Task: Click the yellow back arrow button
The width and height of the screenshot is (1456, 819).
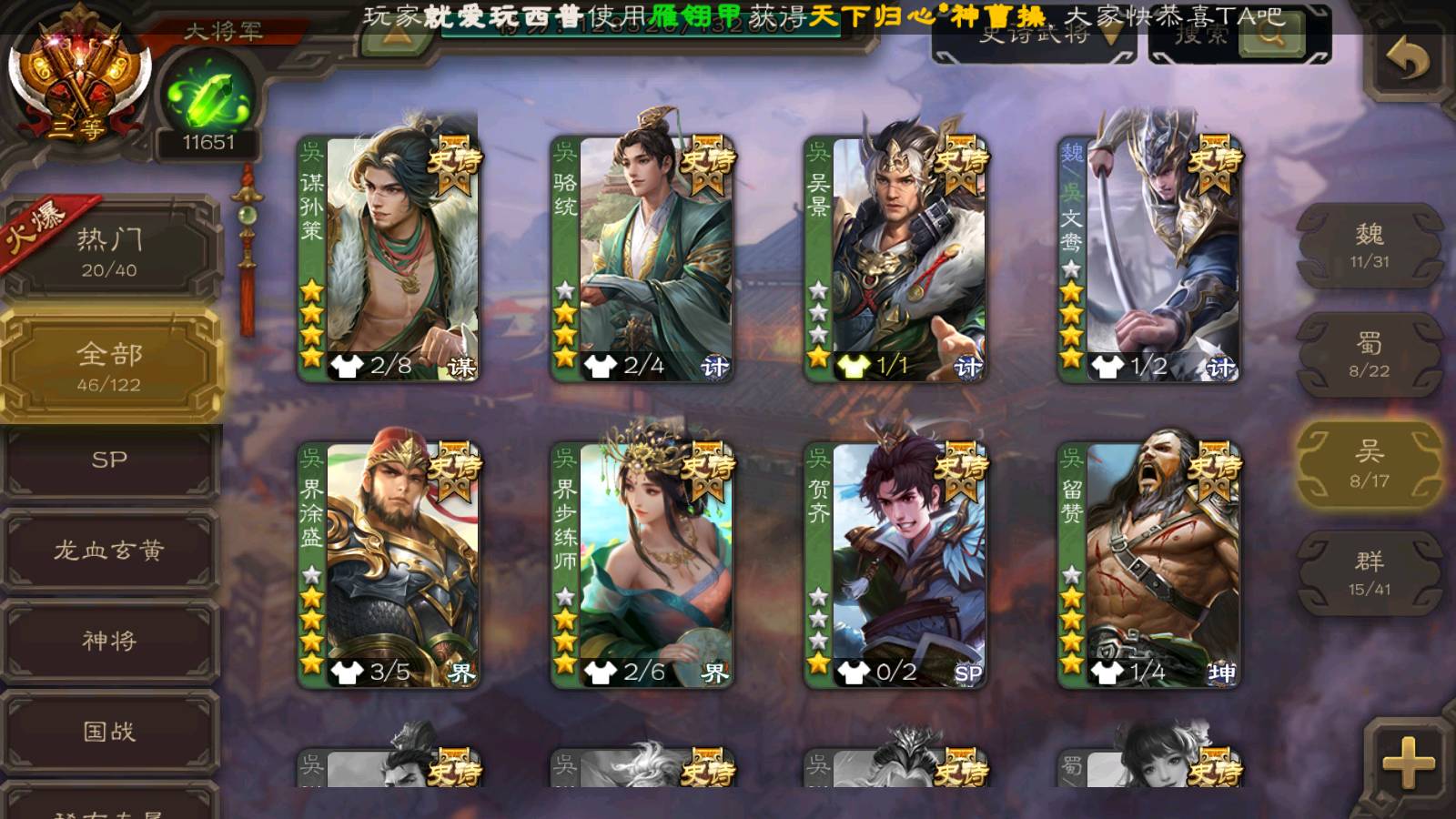Action: click(1408, 61)
